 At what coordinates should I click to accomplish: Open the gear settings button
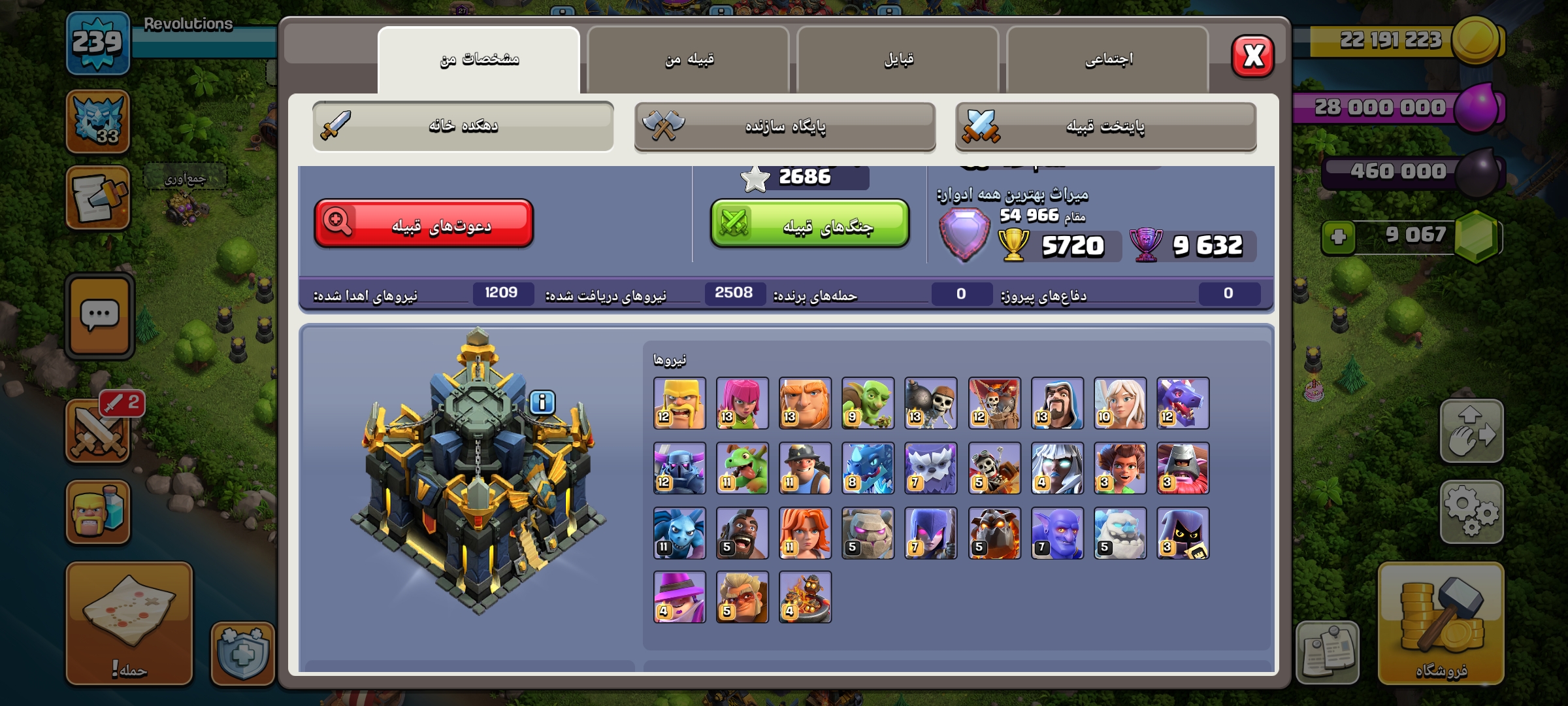pyautogui.click(x=1471, y=512)
